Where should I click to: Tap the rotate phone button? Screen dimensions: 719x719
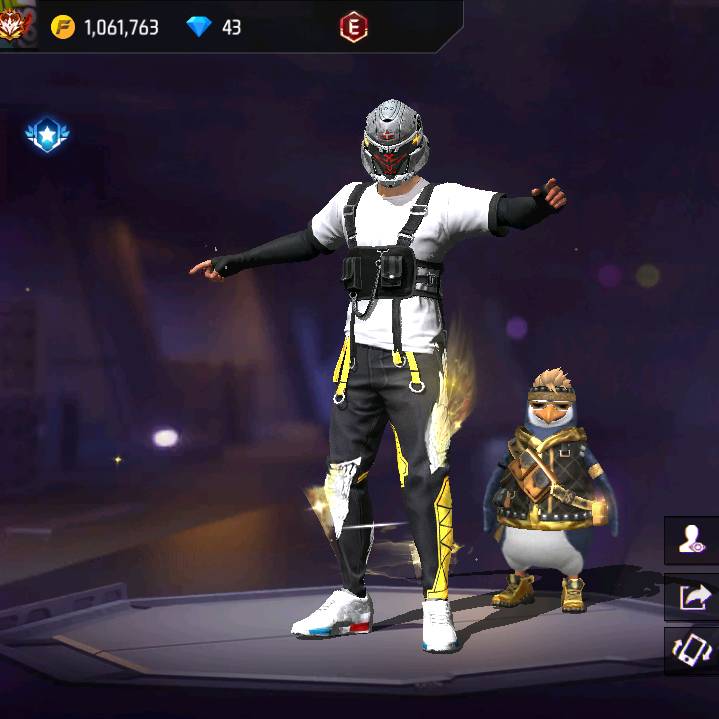click(x=693, y=650)
